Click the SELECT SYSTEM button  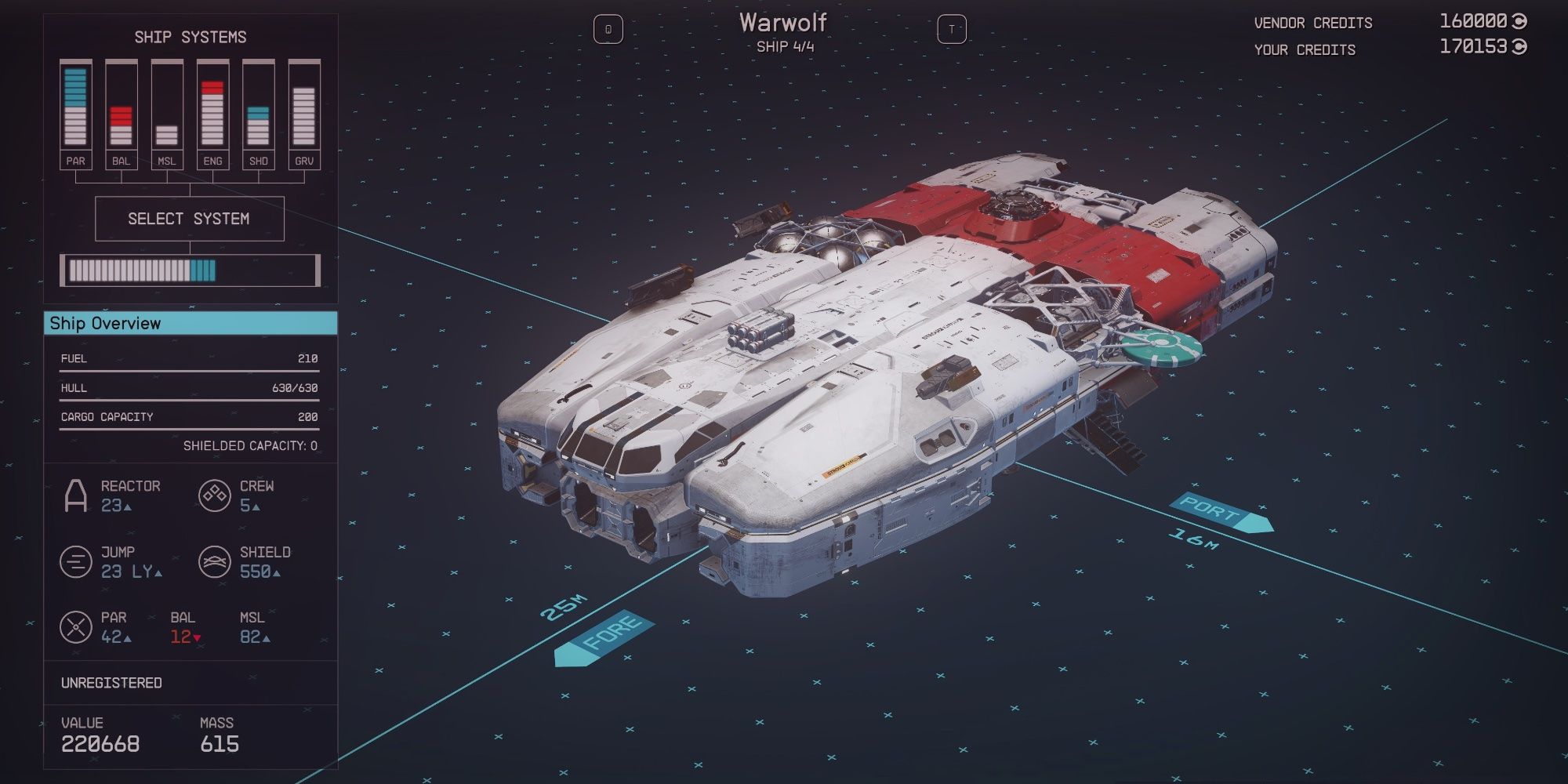190,219
